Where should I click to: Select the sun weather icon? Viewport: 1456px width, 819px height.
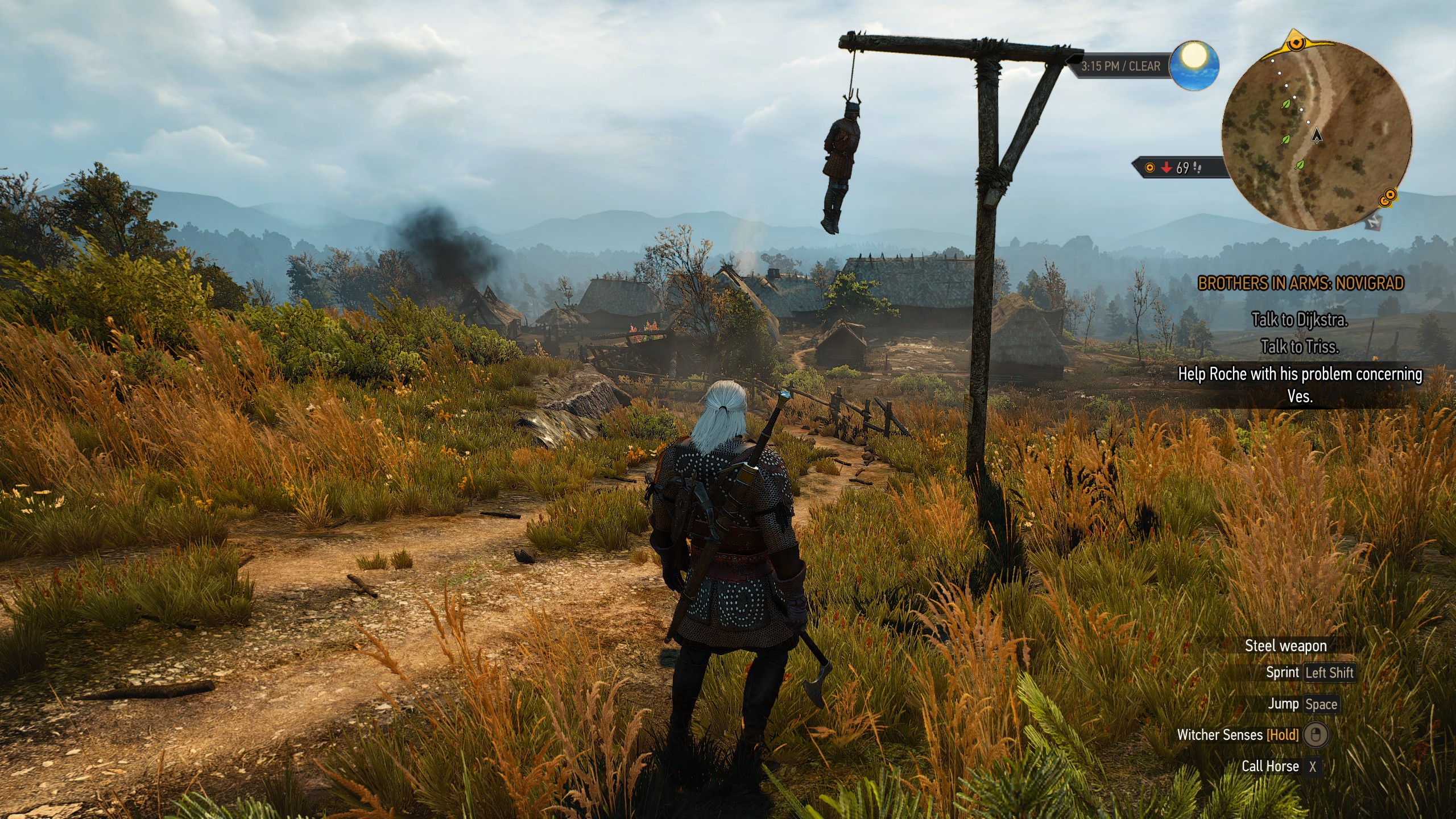[1194, 64]
